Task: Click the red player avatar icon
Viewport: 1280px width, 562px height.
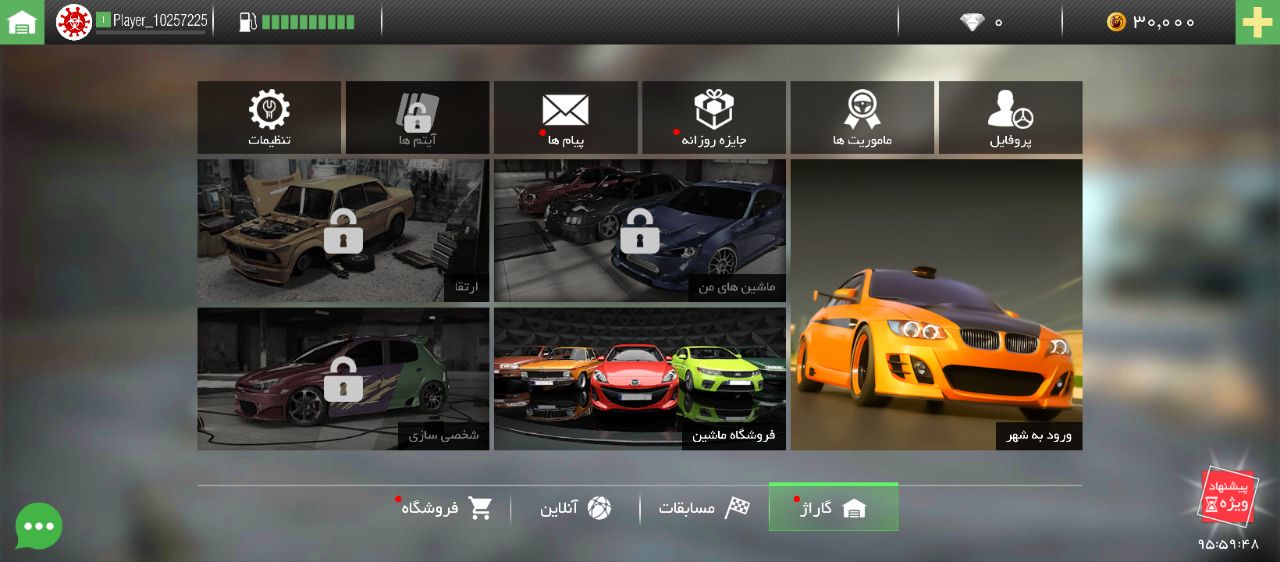Action: (74, 22)
